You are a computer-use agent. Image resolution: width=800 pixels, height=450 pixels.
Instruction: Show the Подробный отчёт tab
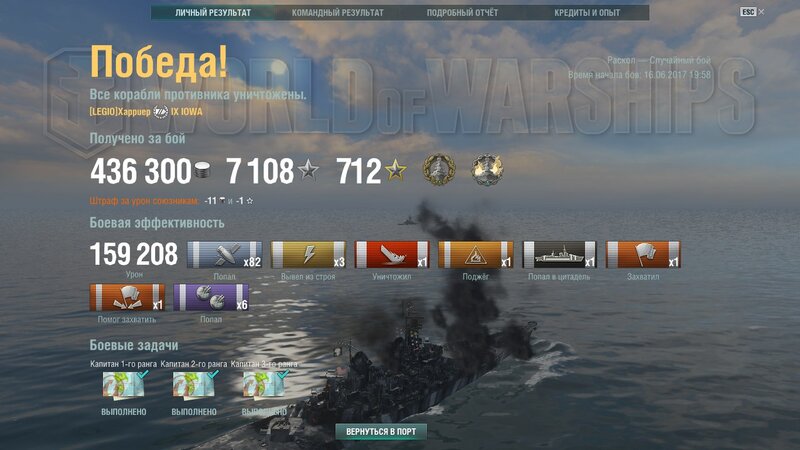462,13
